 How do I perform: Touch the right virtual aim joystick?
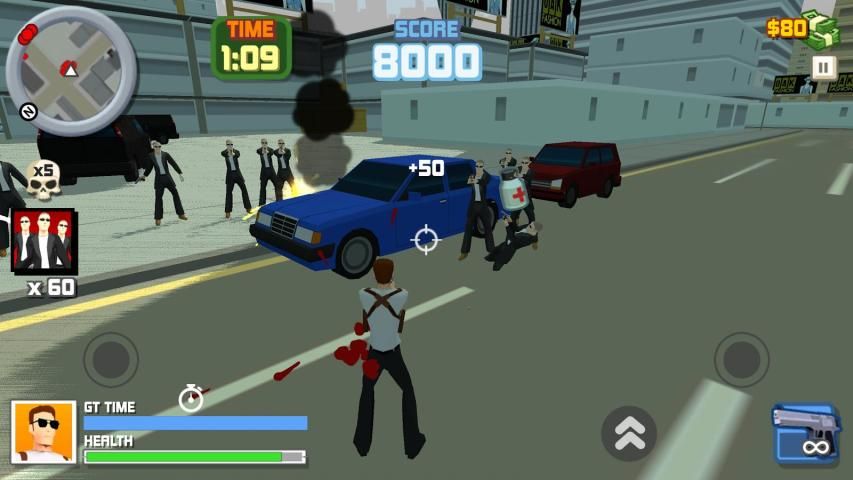click(x=741, y=360)
